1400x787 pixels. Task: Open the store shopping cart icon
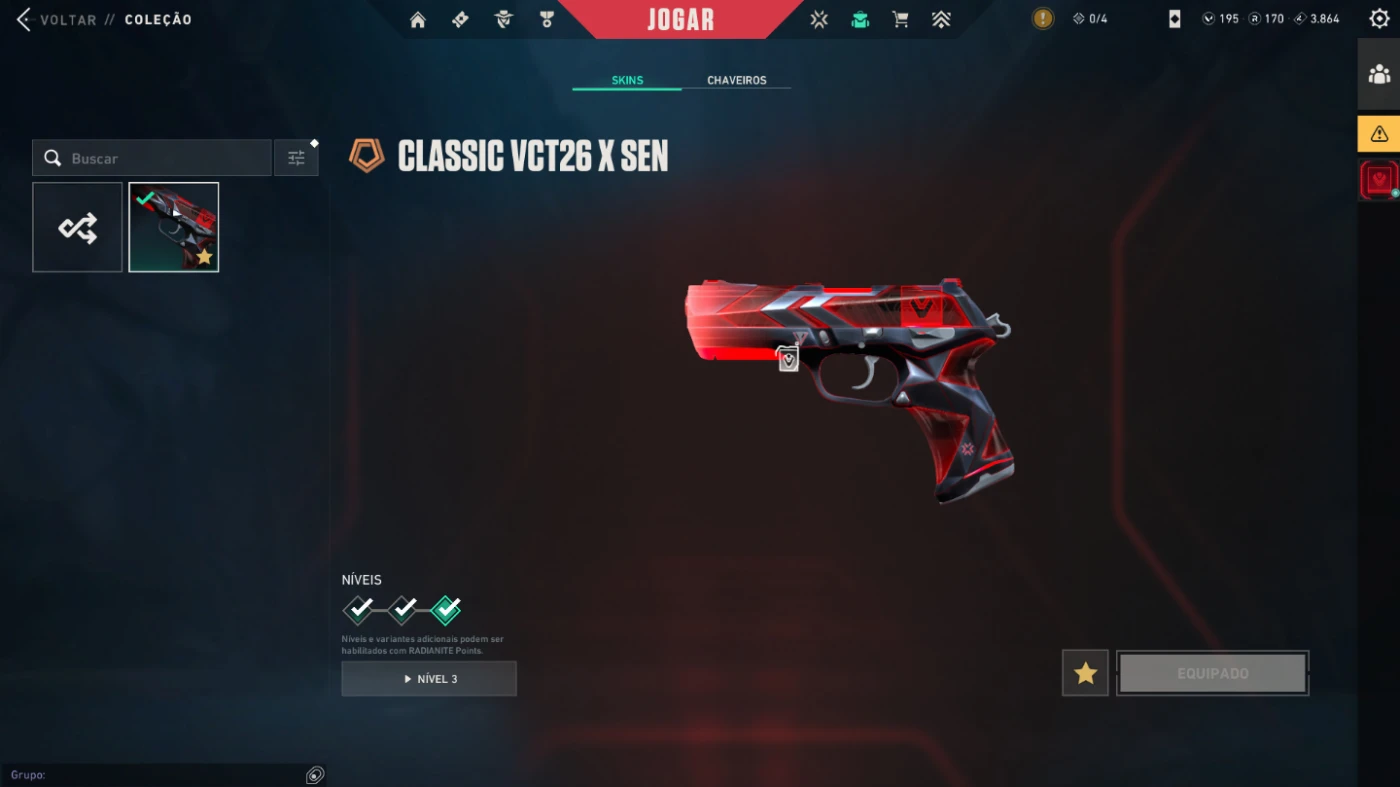point(900,19)
